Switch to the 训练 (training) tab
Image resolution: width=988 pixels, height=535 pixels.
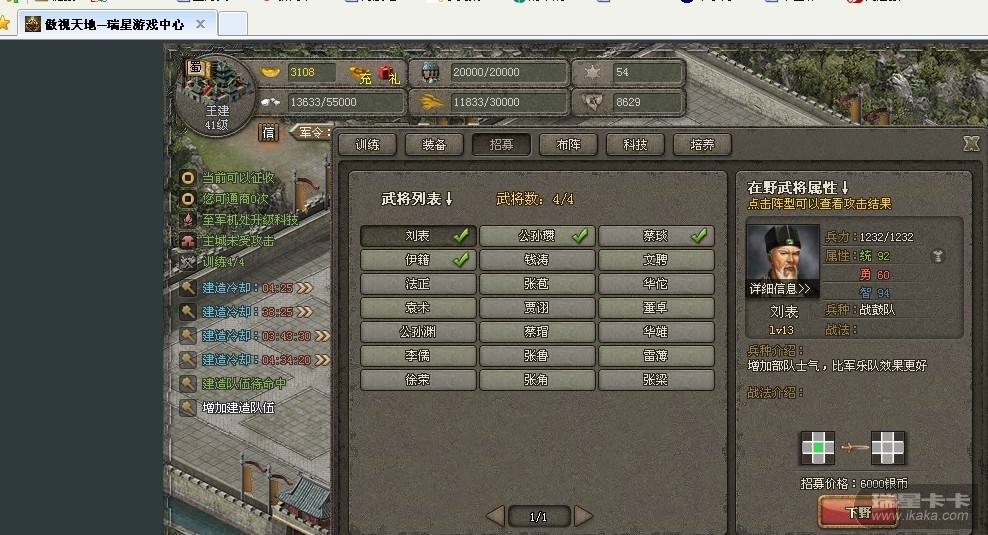(367, 145)
